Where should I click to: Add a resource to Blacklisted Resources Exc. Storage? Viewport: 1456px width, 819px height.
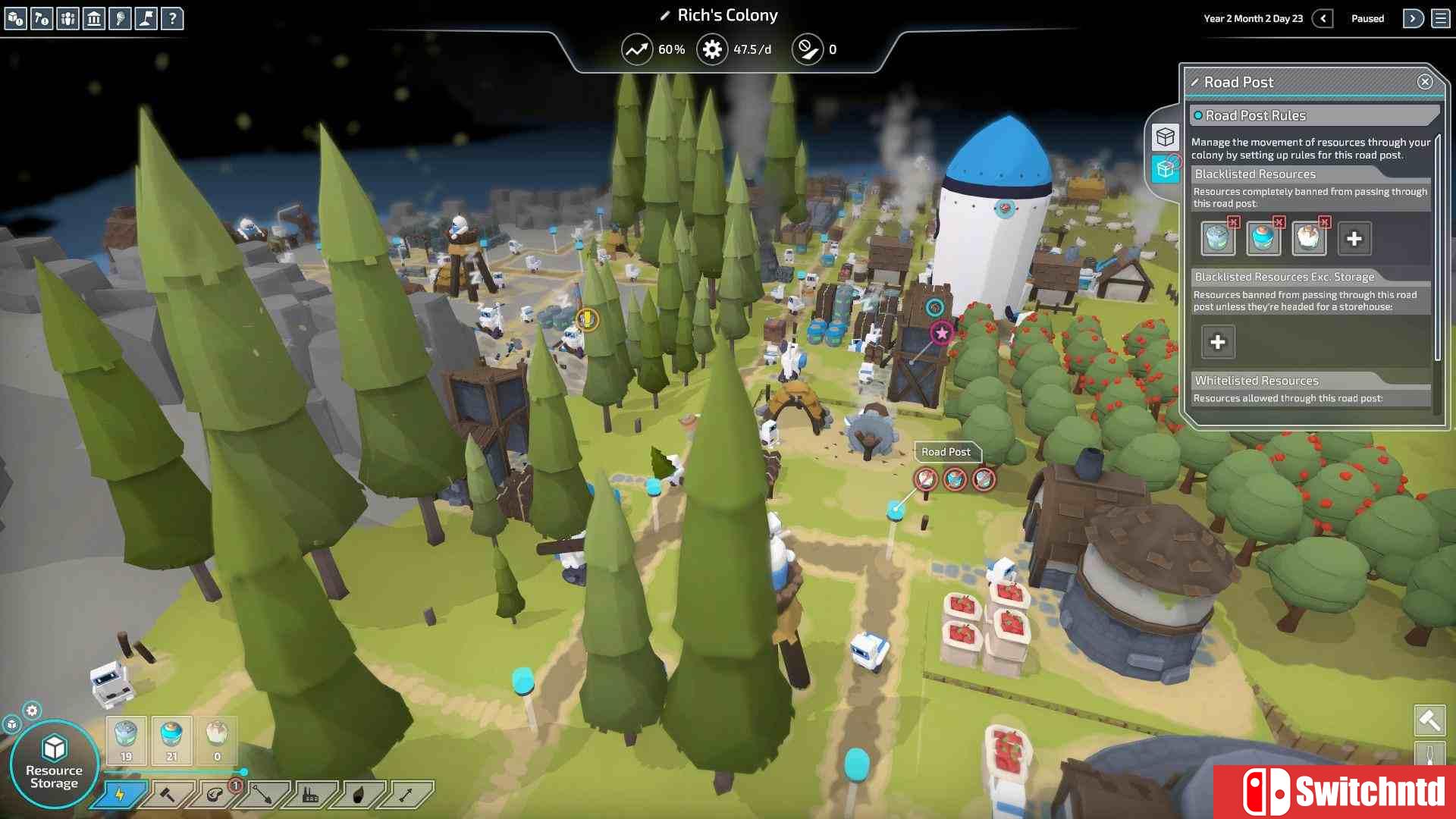[1217, 342]
